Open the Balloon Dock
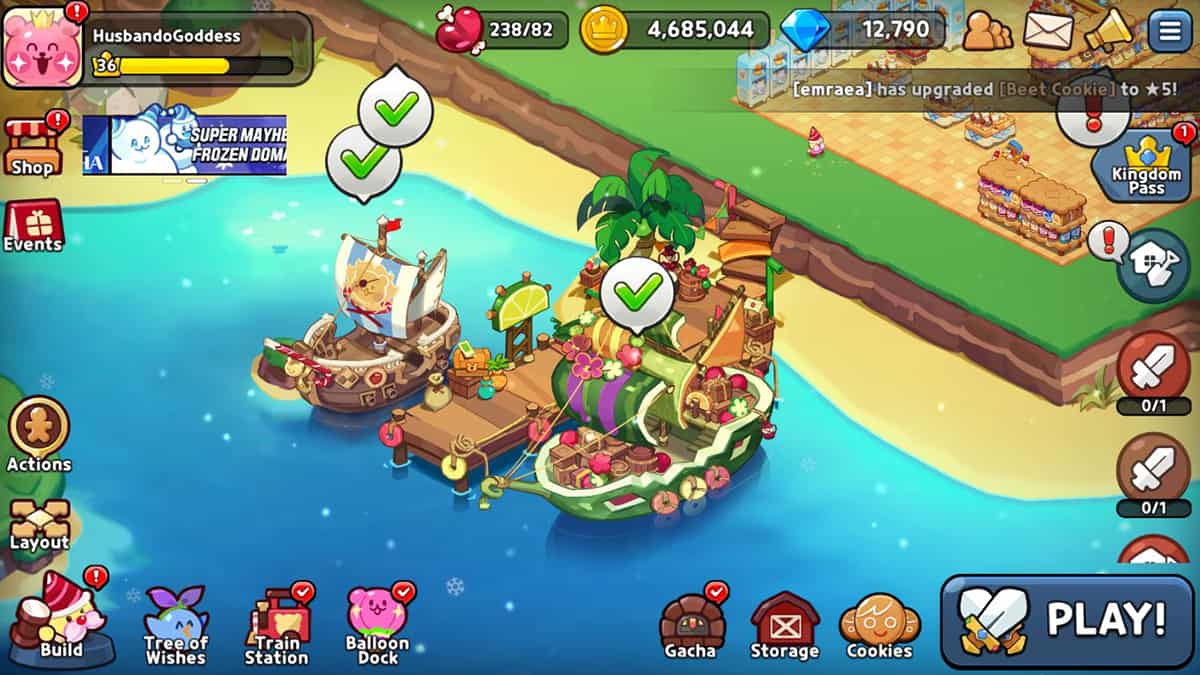The image size is (1200, 675). click(x=377, y=624)
